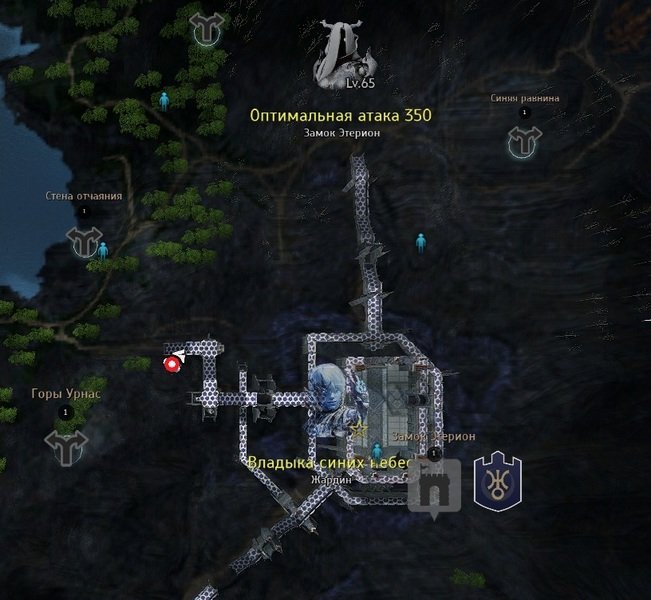The width and height of the screenshot is (651, 600).
Task: Select the grey castle gate icon
Action: (434, 487)
